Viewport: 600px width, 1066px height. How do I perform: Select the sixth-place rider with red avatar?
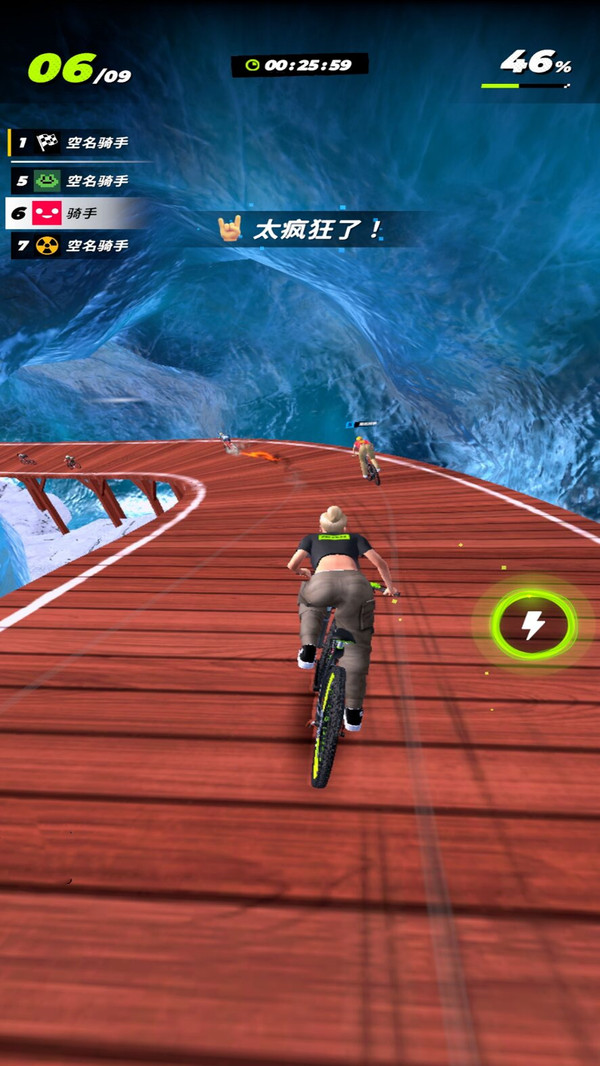pyautogui.click(x=75, y=213)
